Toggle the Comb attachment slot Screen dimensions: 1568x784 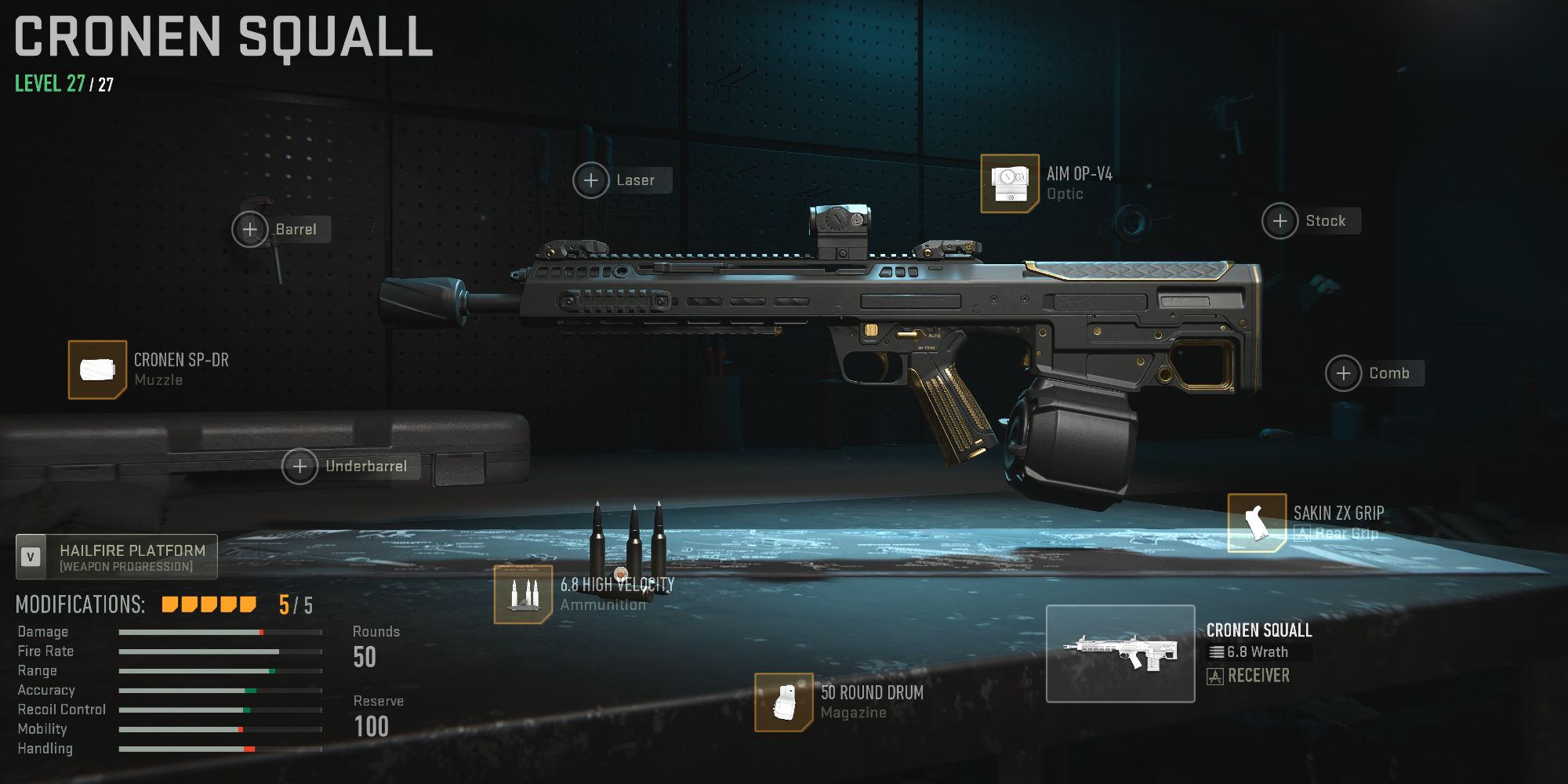1342,373
